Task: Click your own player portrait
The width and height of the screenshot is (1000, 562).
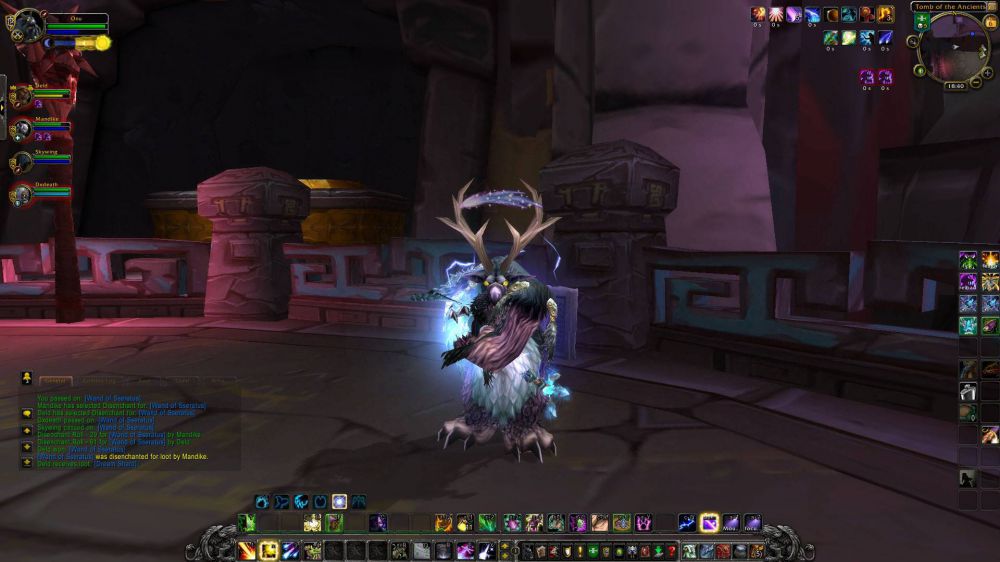Action: click(x=28, y=26)
